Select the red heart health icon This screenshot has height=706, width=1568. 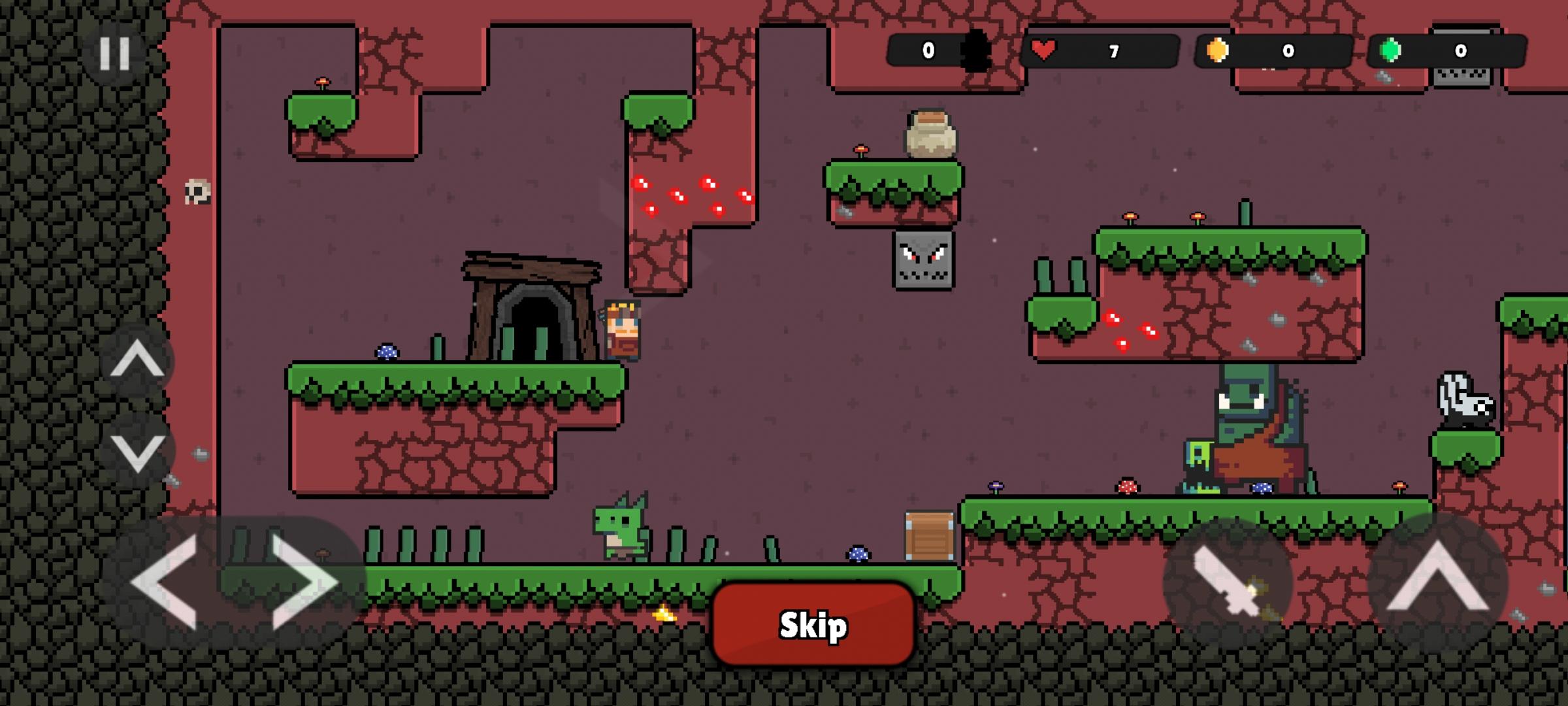click(1045, 49)
